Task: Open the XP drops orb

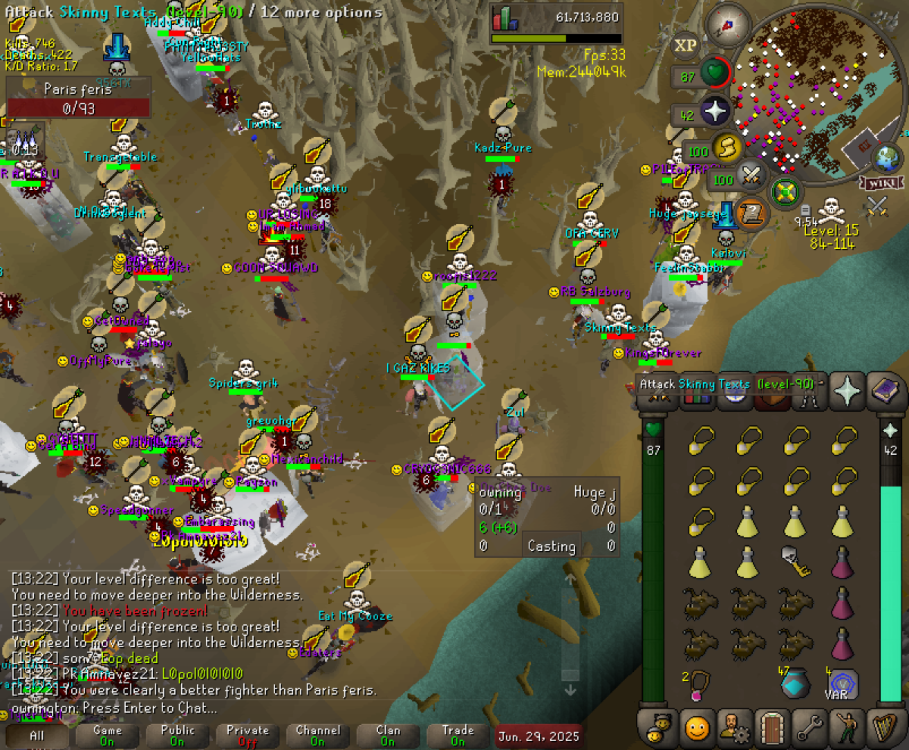Action: (x=685, y=46)
